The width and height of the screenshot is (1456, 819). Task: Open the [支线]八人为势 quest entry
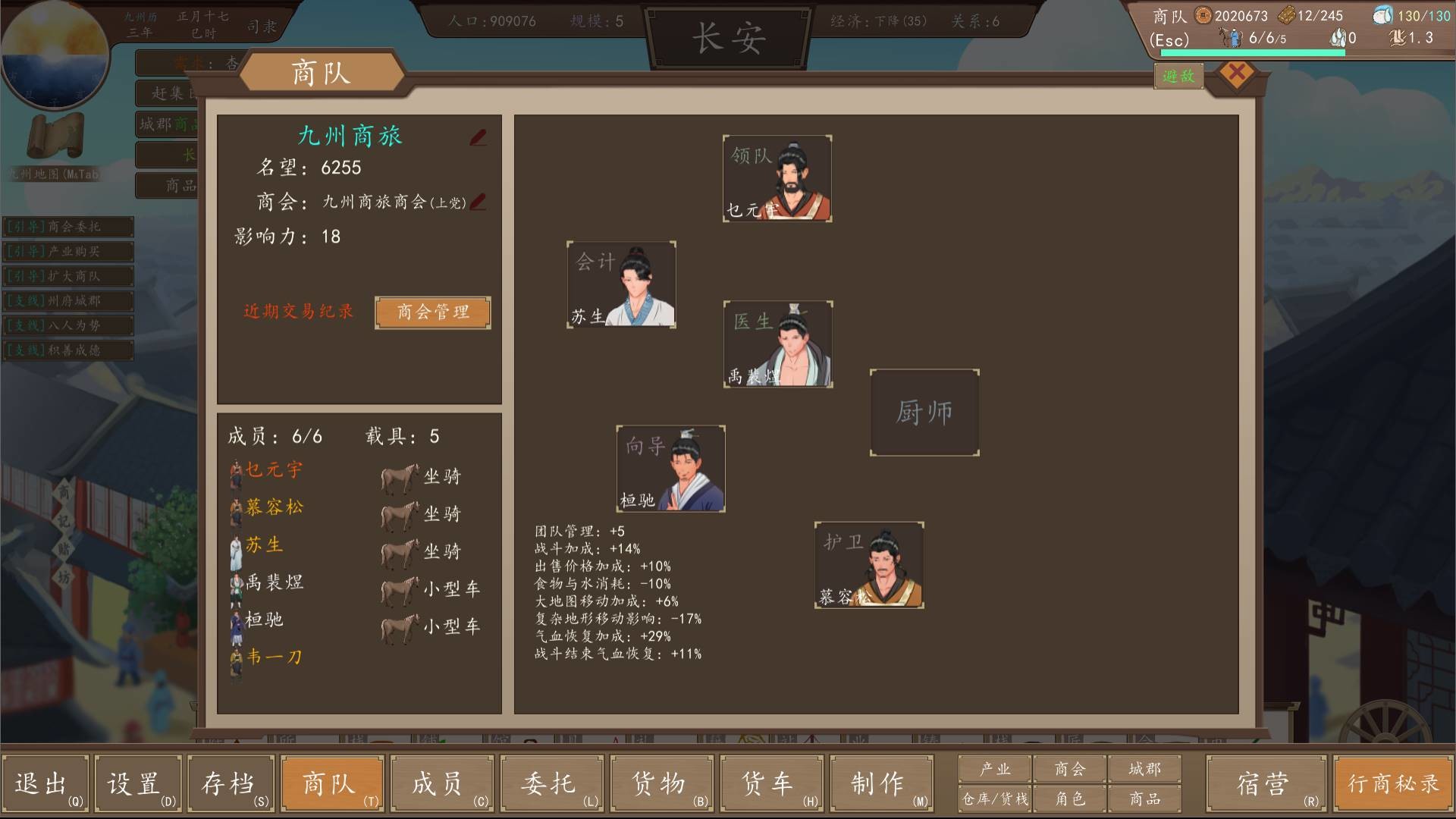(x=67, y=326)
